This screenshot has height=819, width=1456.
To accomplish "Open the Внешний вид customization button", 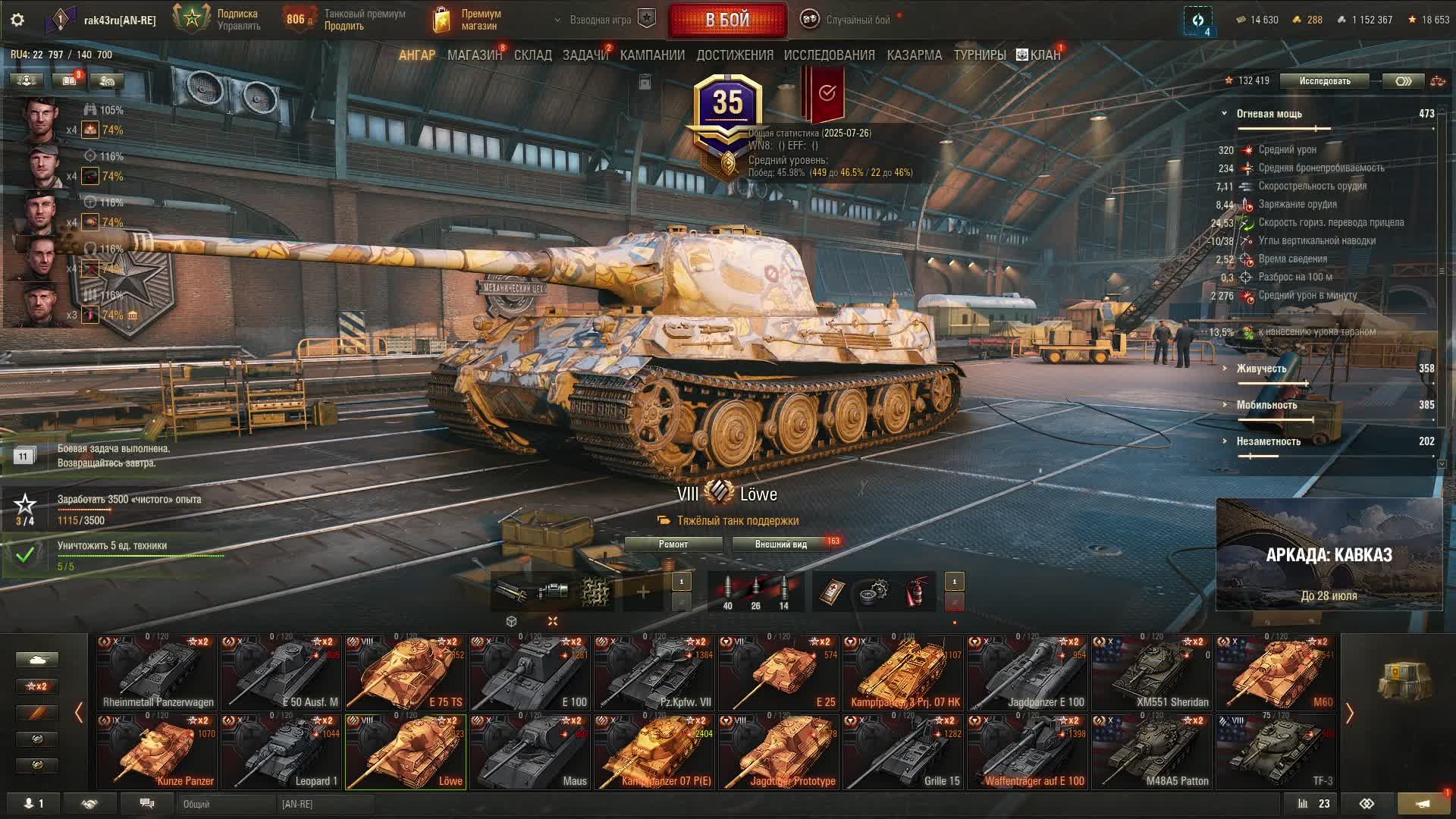I will pos(780,544).
